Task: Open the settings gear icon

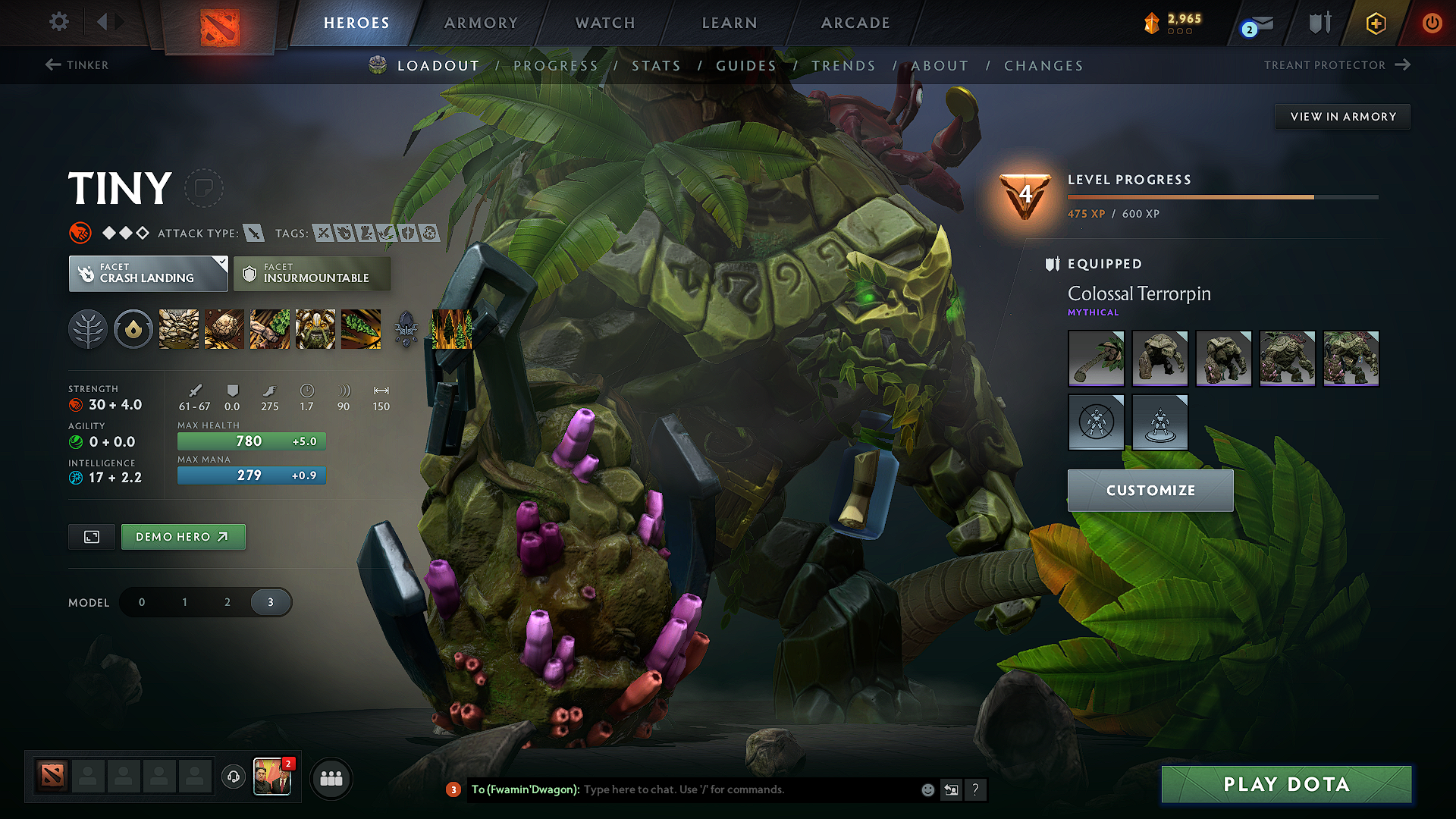Action: coord(58,22)
